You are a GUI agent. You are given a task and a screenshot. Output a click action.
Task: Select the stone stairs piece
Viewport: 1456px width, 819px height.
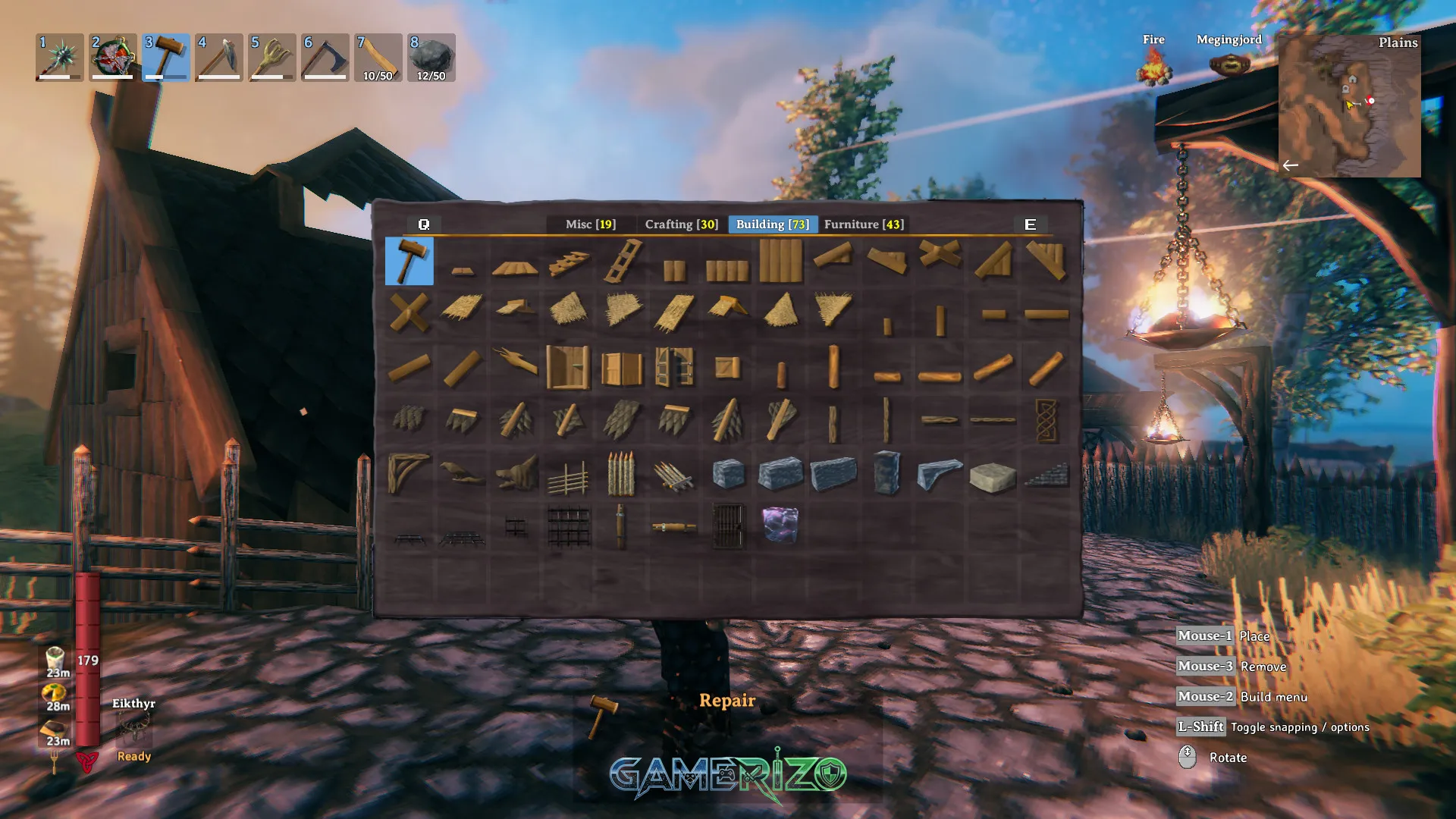tap(1046, 474)
